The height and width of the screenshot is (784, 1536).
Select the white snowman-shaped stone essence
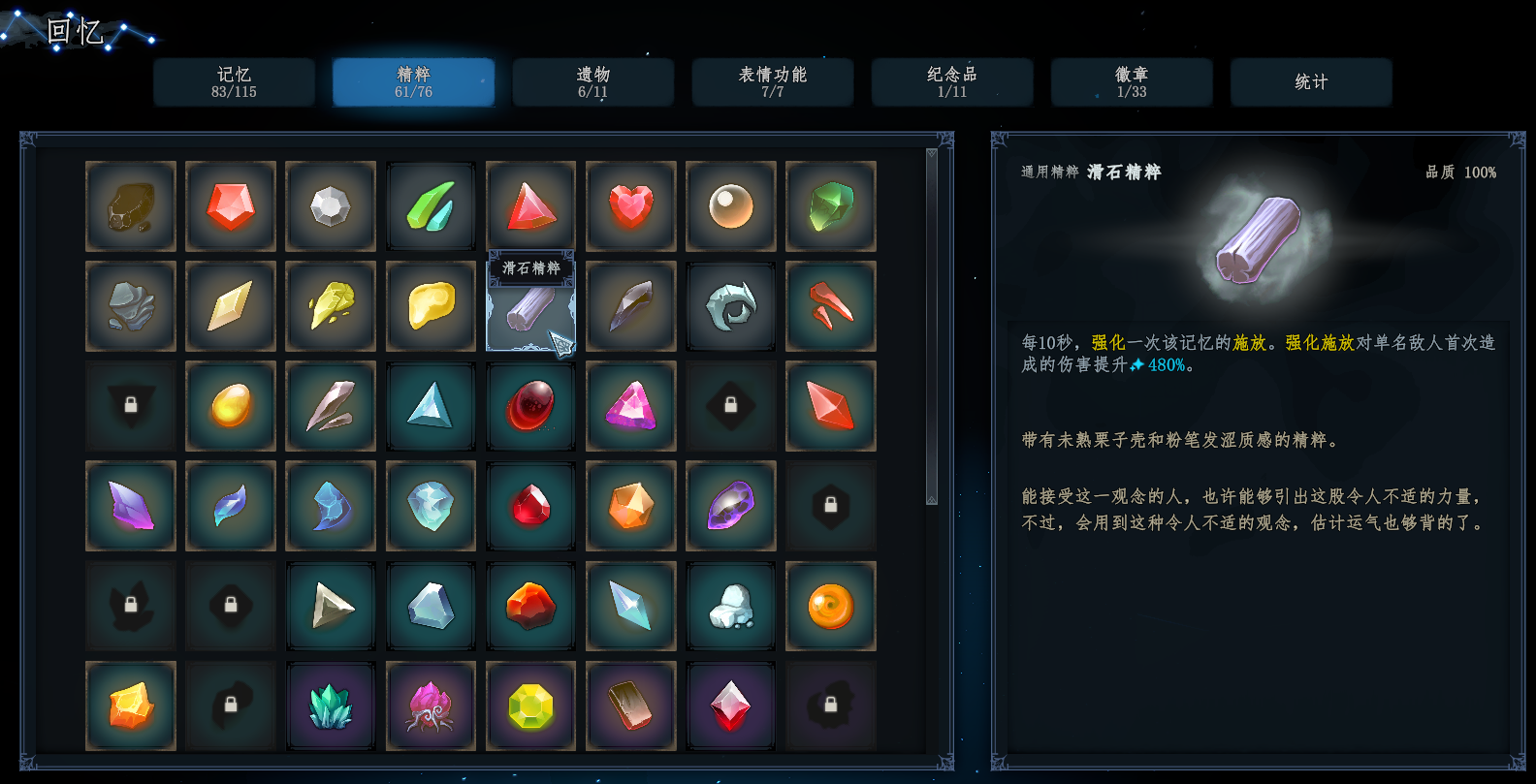click(730, 606)
